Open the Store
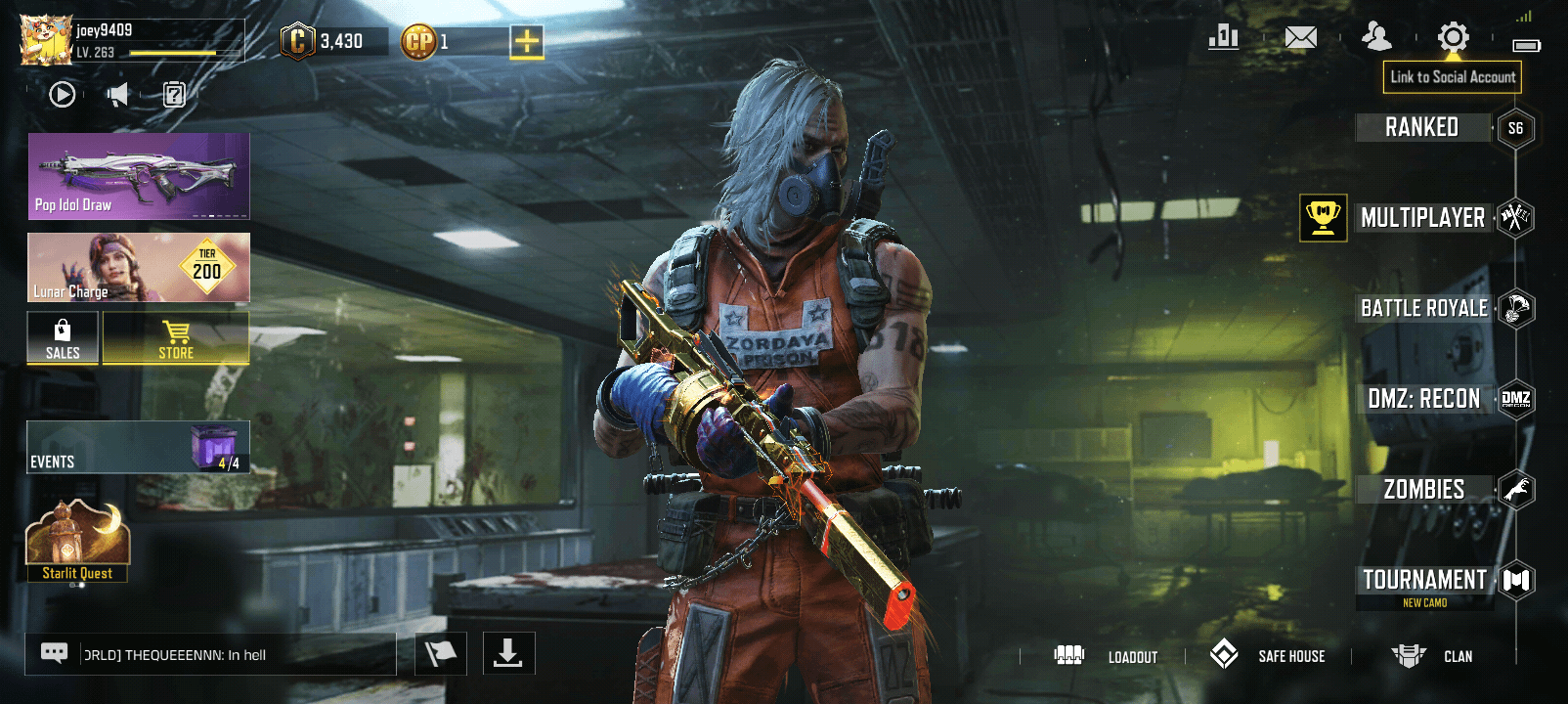The width and height of the screenshot is (1568, 704). (x=176, y=338)
